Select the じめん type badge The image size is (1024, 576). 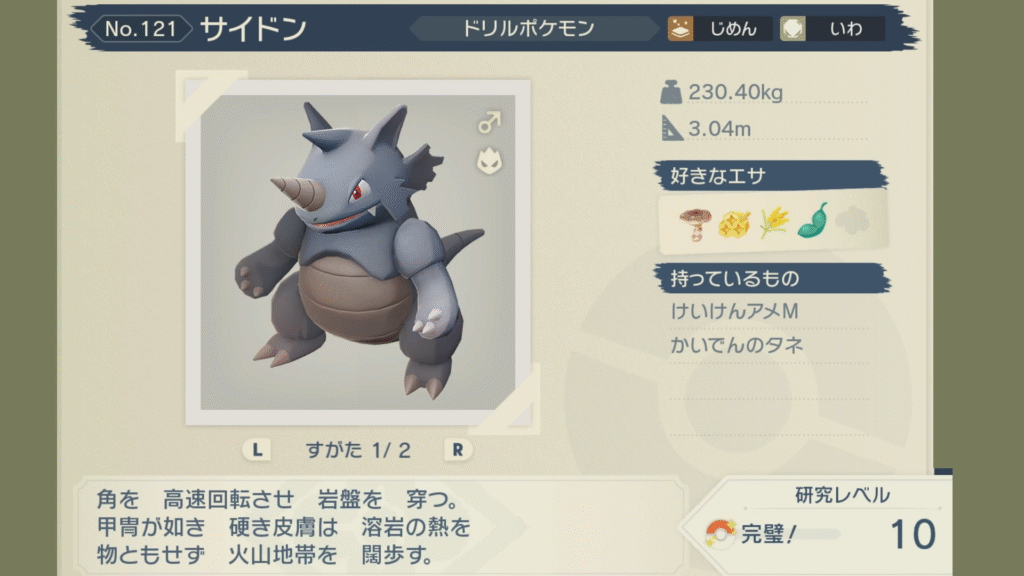pyautogui.click(x=719, y=29)
